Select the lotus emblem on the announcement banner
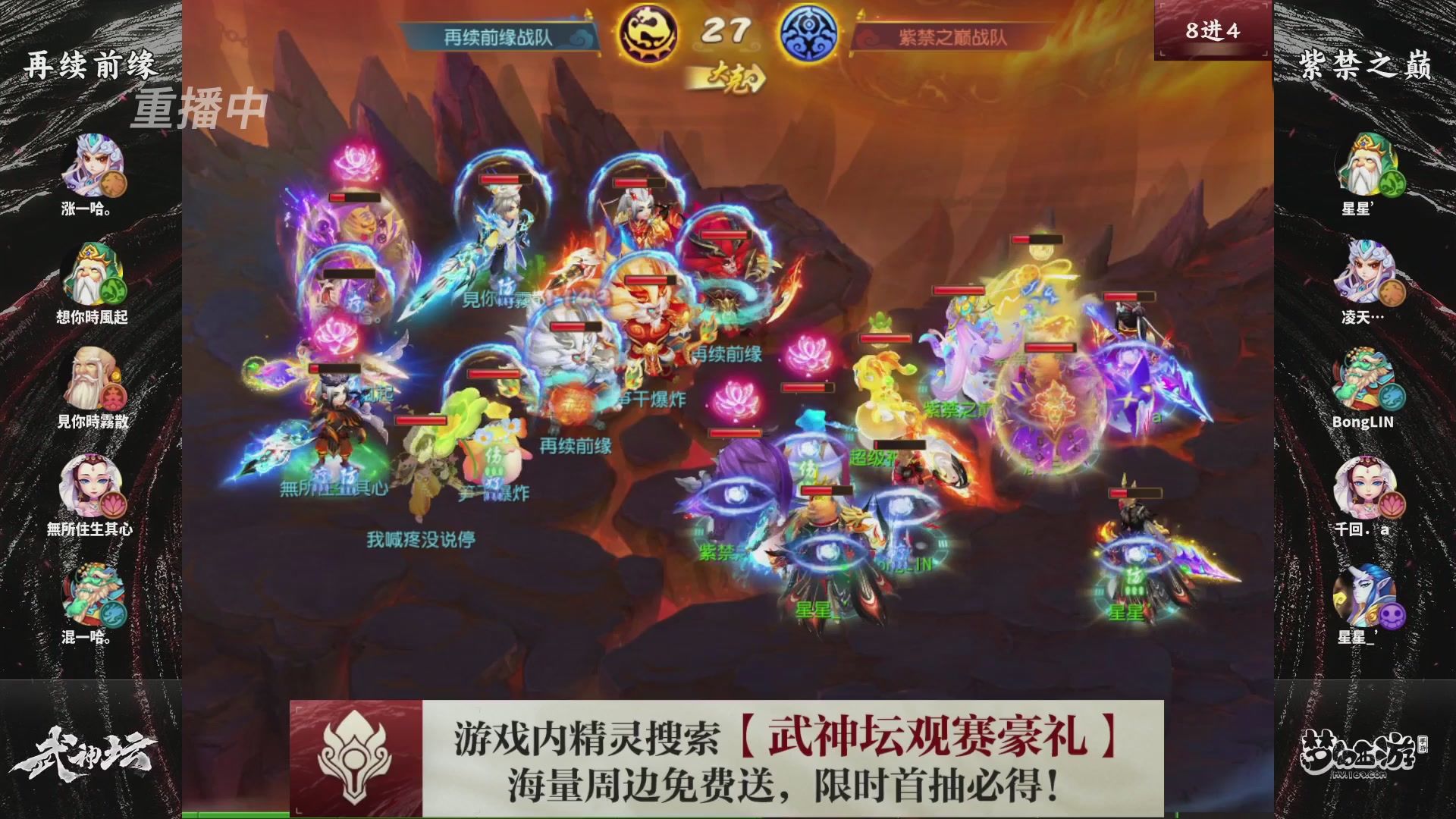The height and width of the screenshot is (819, 1456). click(x=356, y=758)
